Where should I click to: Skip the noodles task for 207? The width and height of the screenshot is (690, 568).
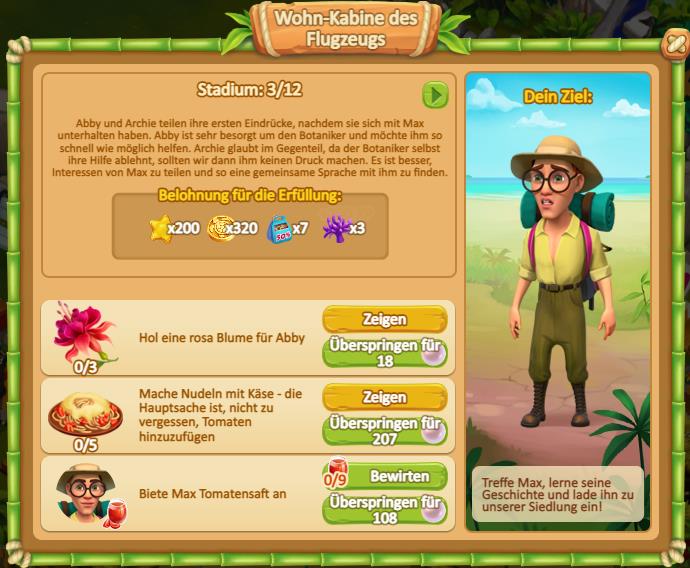click(x=384, y=430)
